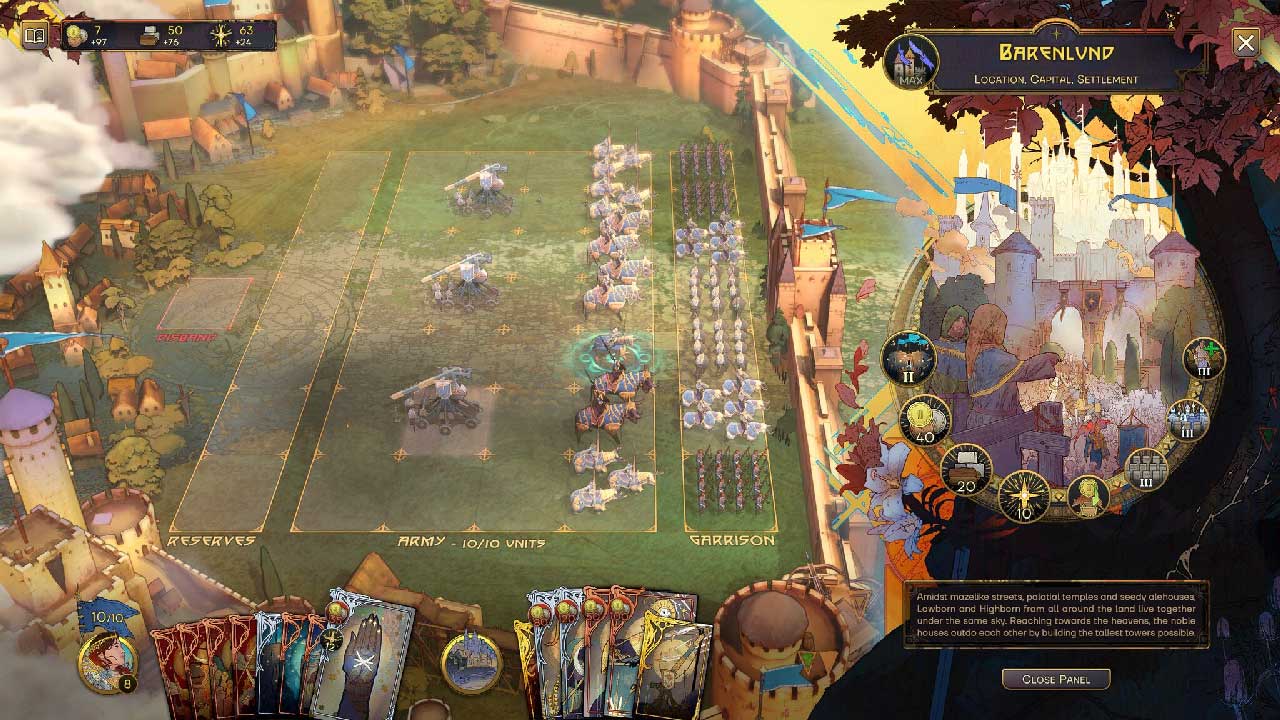Click the Close Panel button
The height and width of the screenshot is (720, 1280).
click(x=1055, y=679)
